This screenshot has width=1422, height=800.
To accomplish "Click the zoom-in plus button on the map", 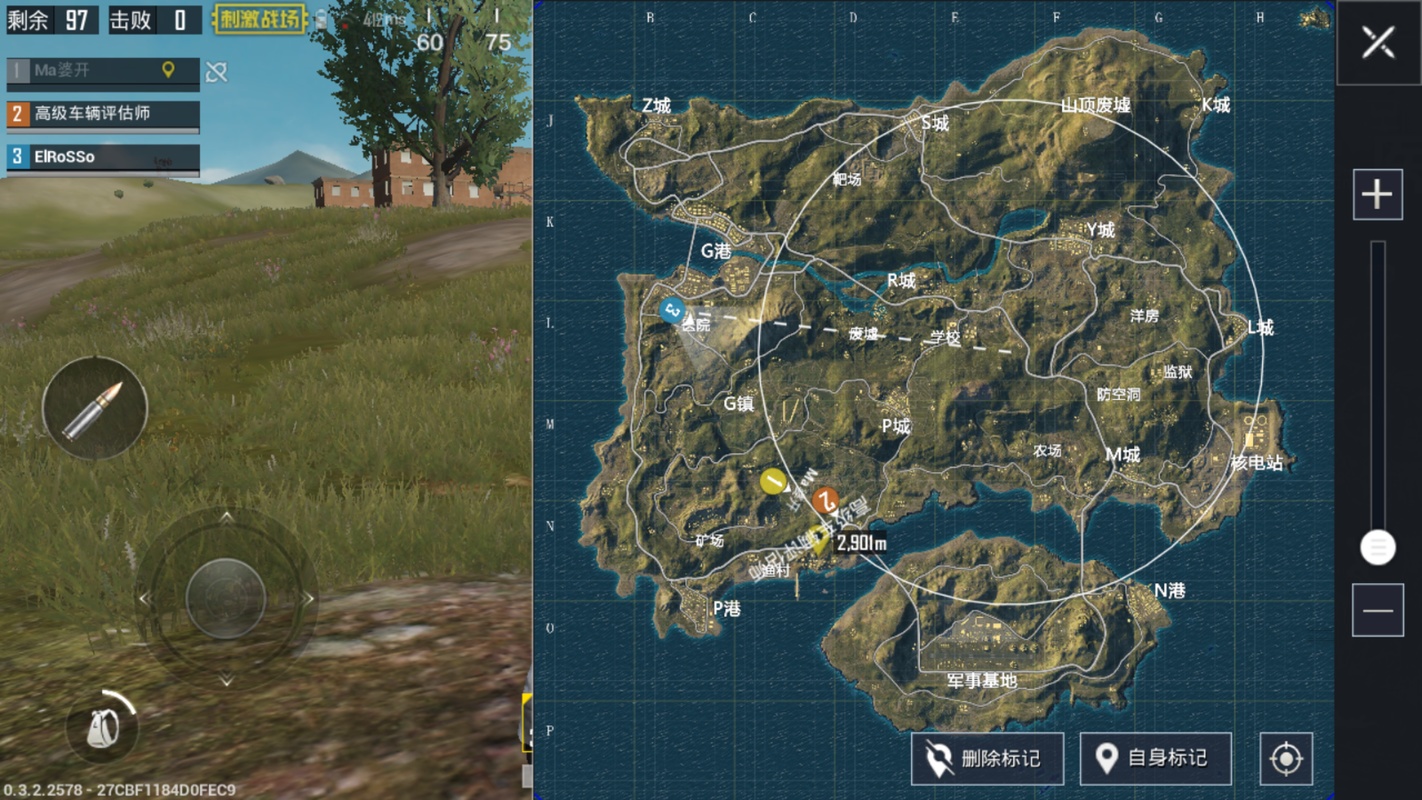I will [x=1377, y=193].
